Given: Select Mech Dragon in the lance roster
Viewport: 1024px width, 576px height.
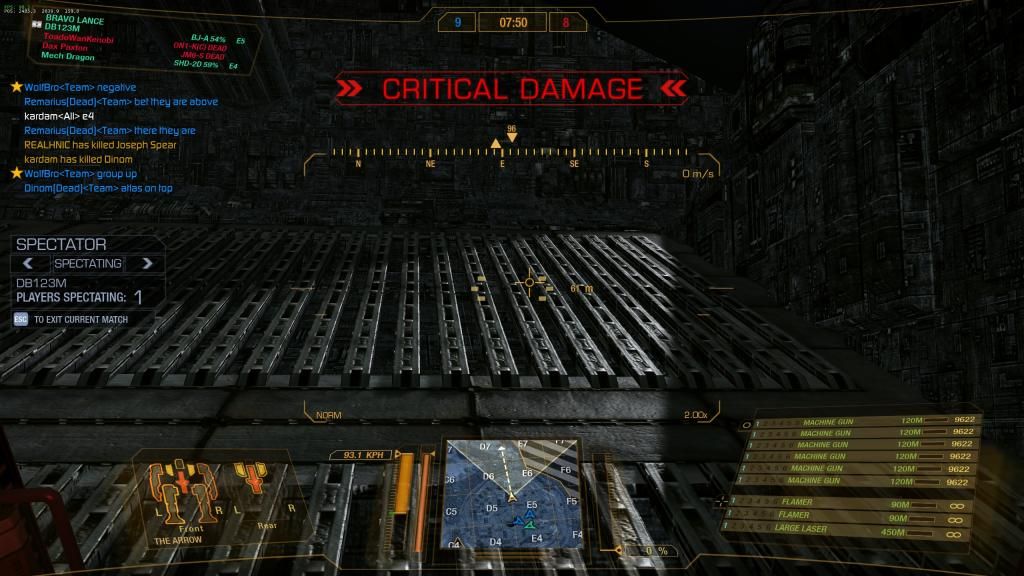Looking at the screenshot, I should coord(66,57).
